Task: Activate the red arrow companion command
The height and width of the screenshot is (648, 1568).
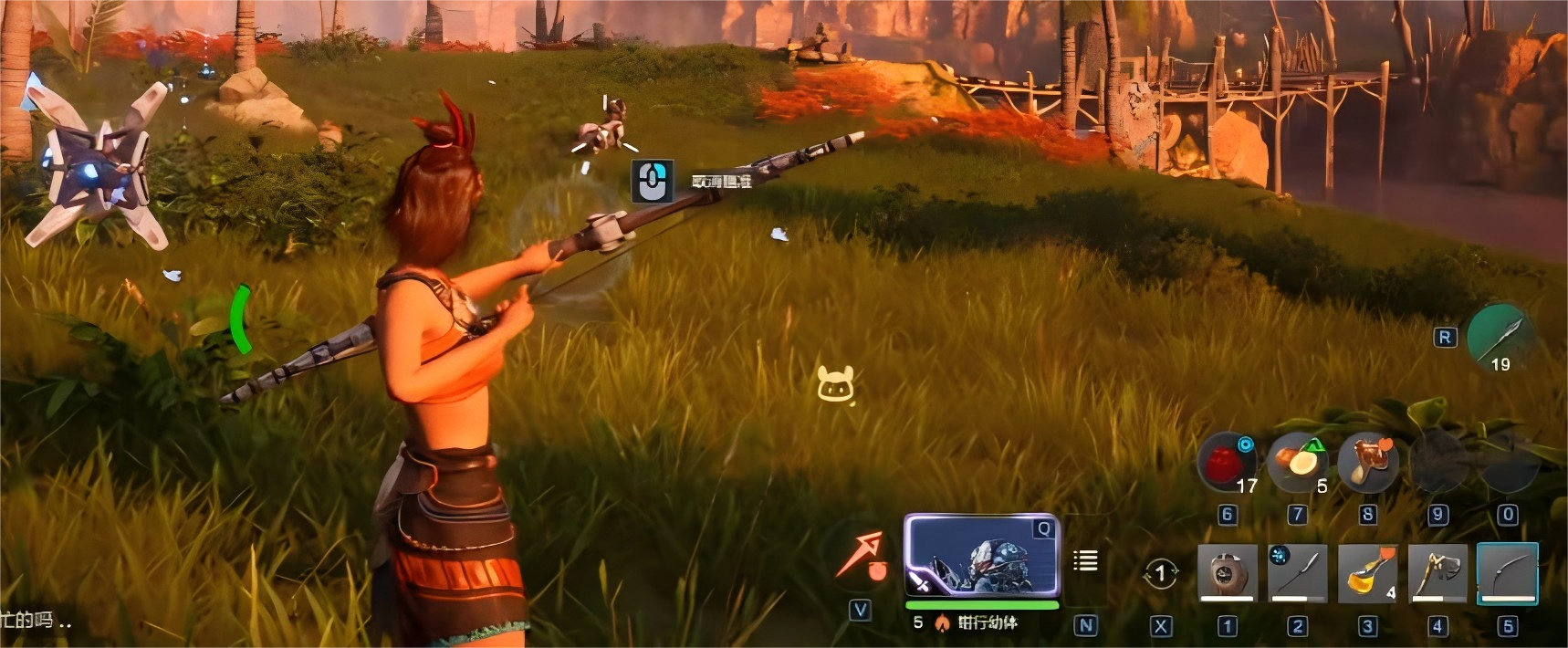Action: pos(862,556)
